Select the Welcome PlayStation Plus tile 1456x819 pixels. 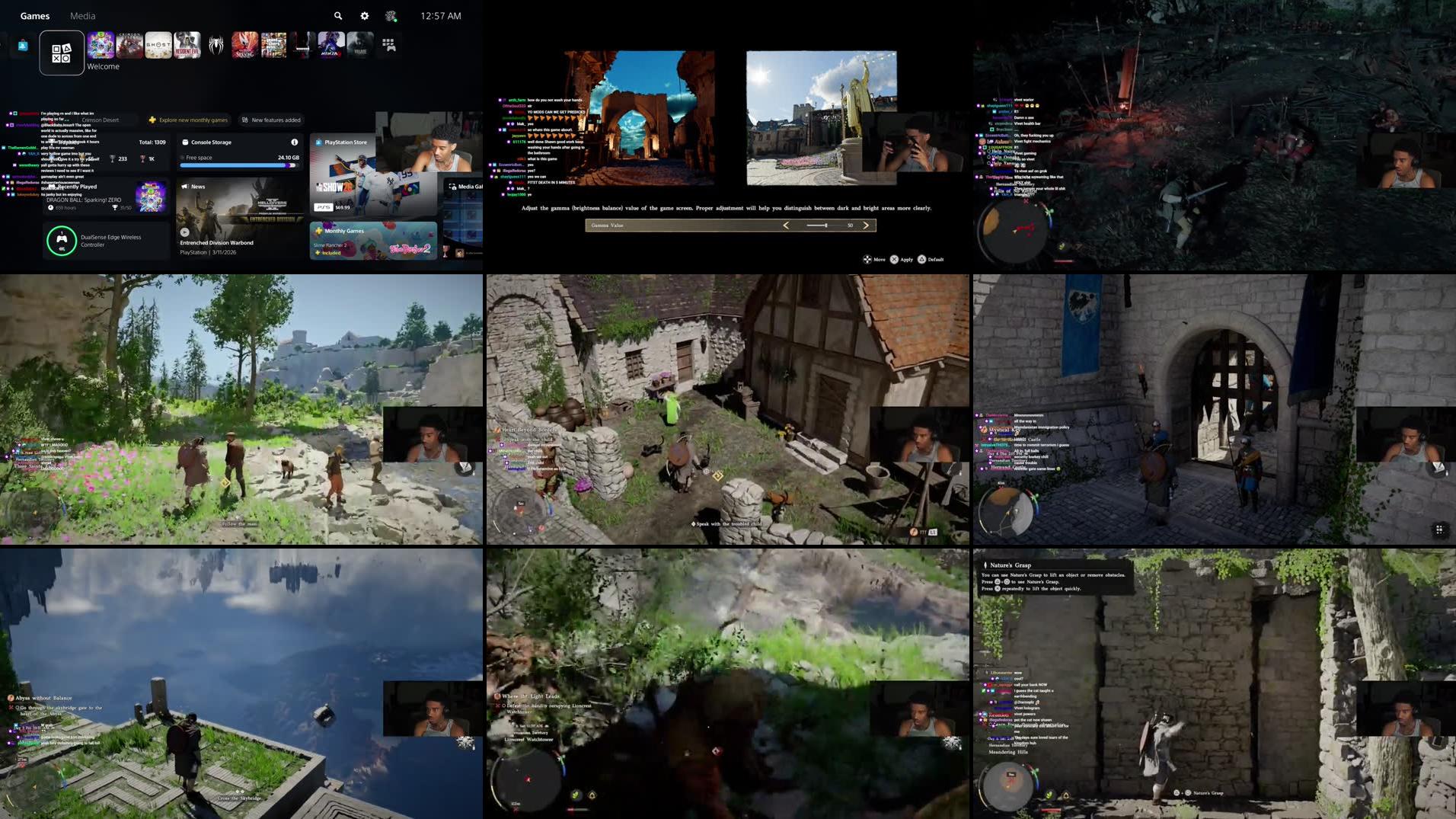[x=61, y=52]
